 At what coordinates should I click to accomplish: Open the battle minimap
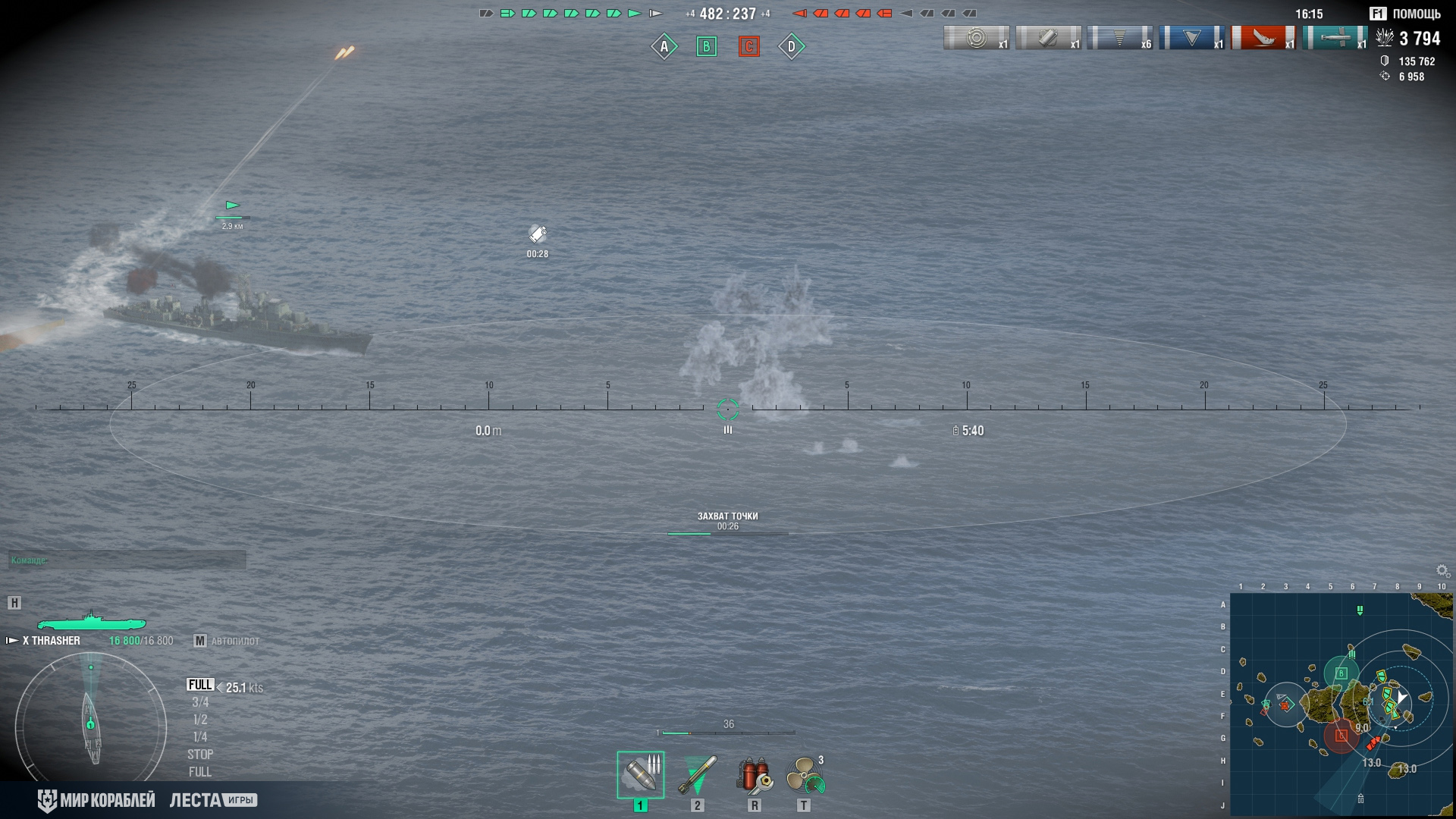[x=1341, y=704]
